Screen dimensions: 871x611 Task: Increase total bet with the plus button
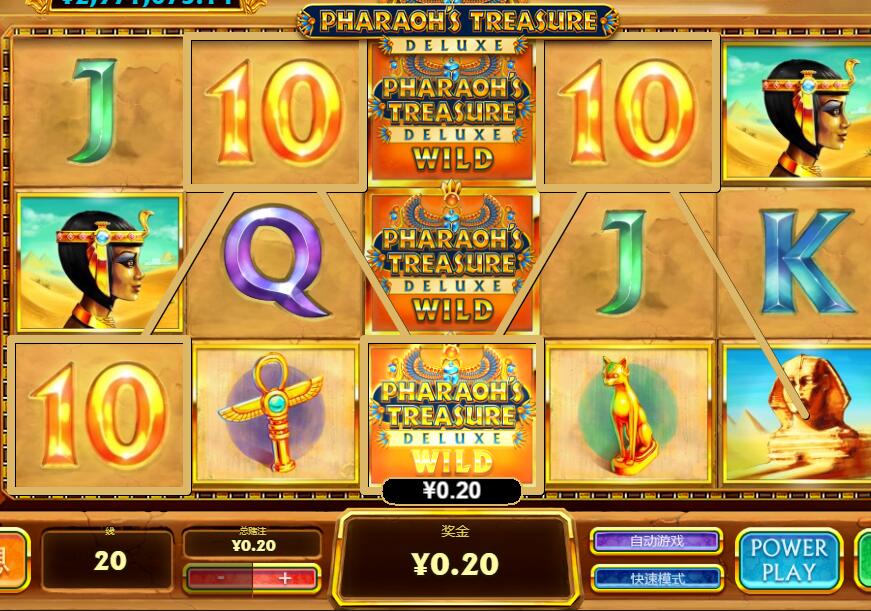285,578
